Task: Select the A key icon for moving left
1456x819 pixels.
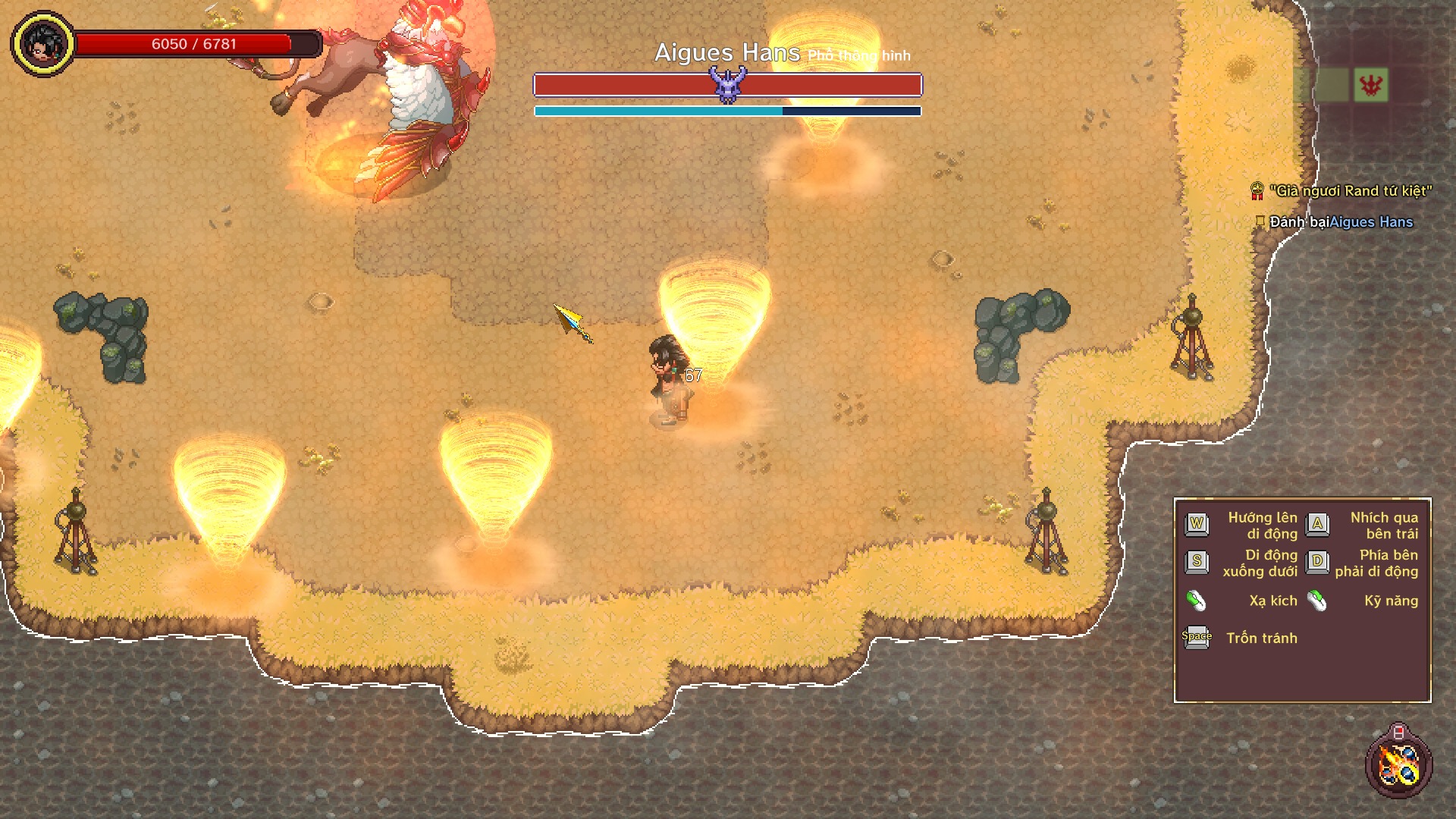Action: click(1319, 524)
